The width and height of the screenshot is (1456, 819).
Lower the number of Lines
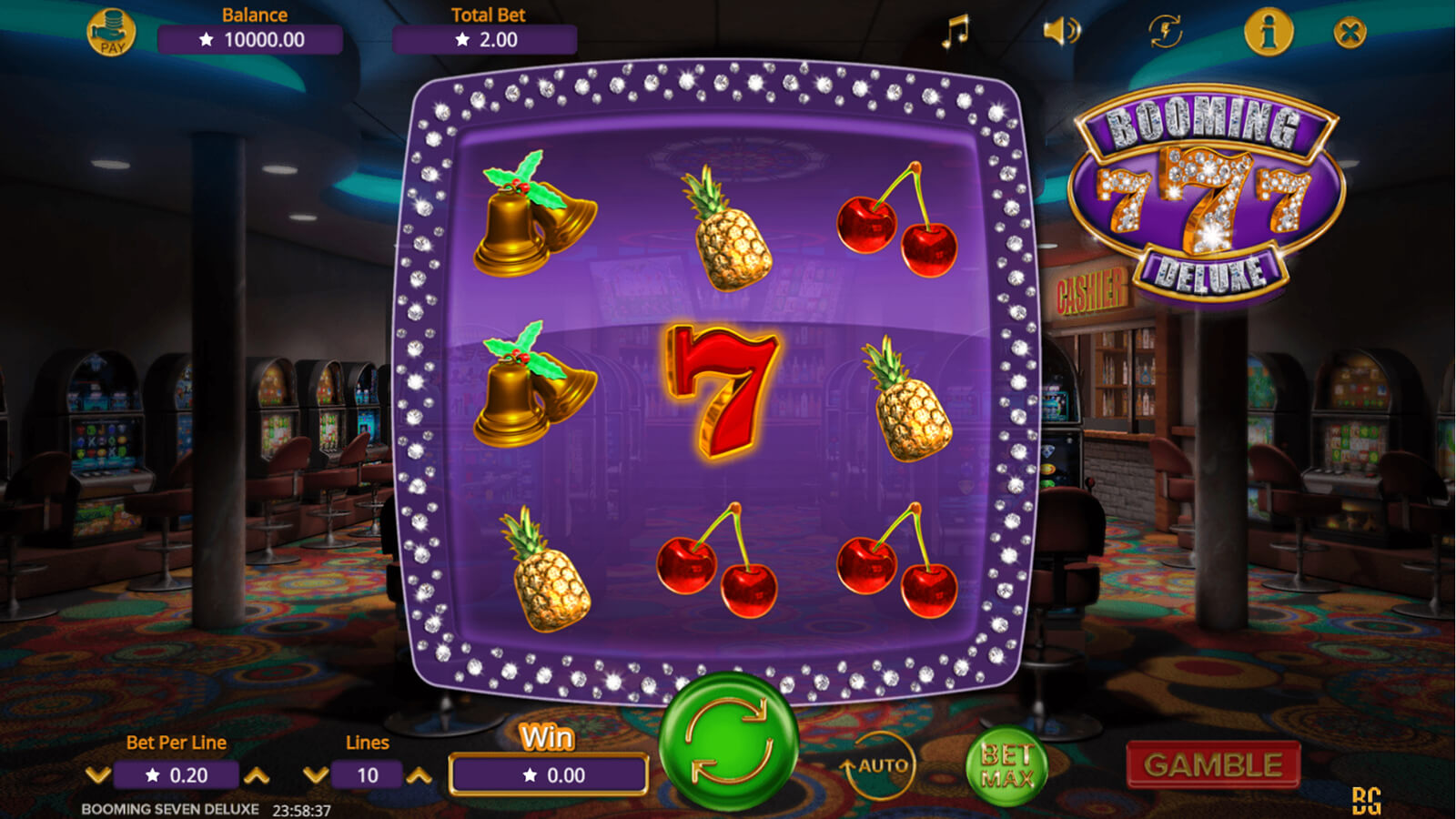[316, 775]
